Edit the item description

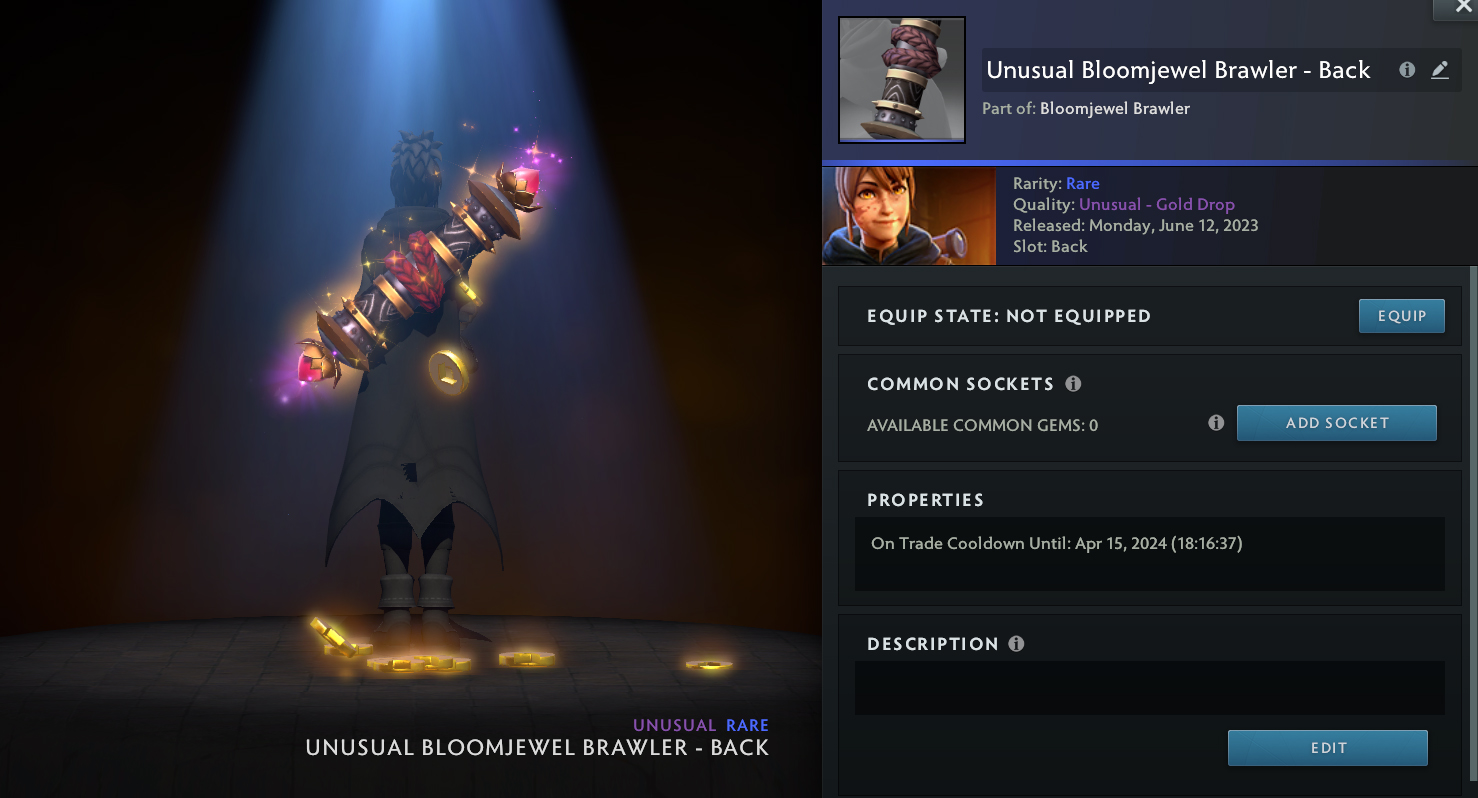coord(1327,748)
